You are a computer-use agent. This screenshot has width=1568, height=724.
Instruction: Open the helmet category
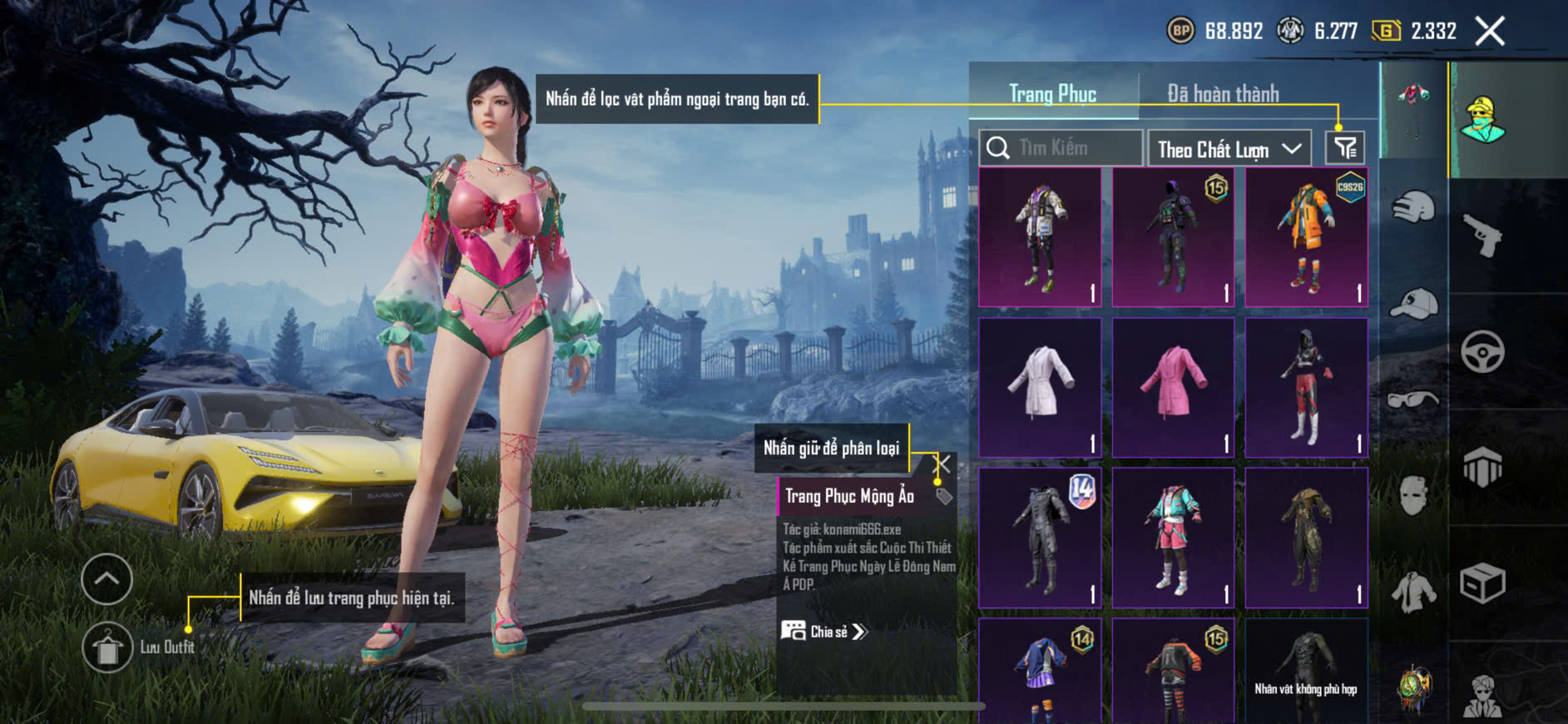click(1412, 206)
